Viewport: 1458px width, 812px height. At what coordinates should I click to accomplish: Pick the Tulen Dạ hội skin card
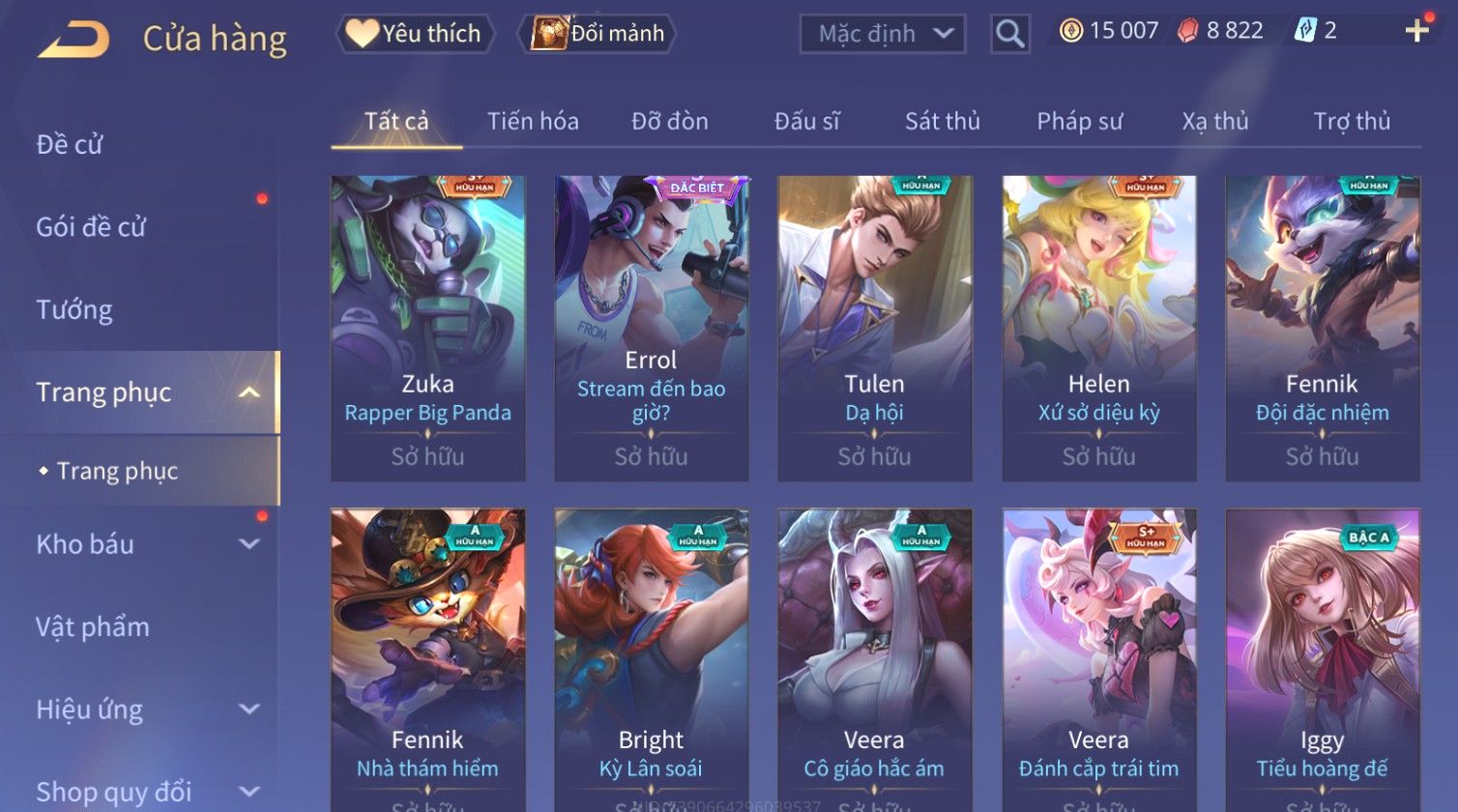(x=874, y=328)
